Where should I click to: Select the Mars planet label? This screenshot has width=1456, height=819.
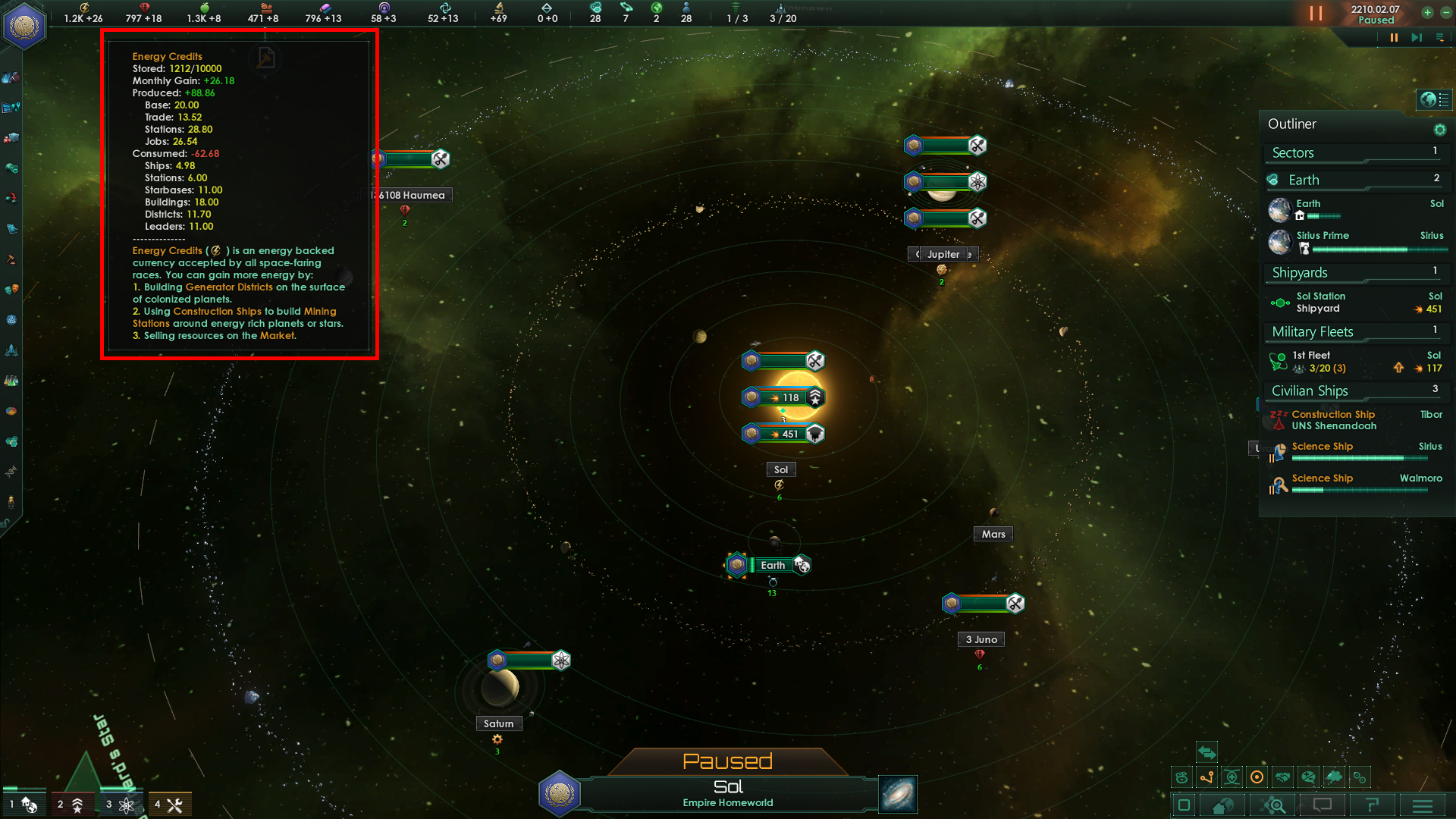pos(993,534)
